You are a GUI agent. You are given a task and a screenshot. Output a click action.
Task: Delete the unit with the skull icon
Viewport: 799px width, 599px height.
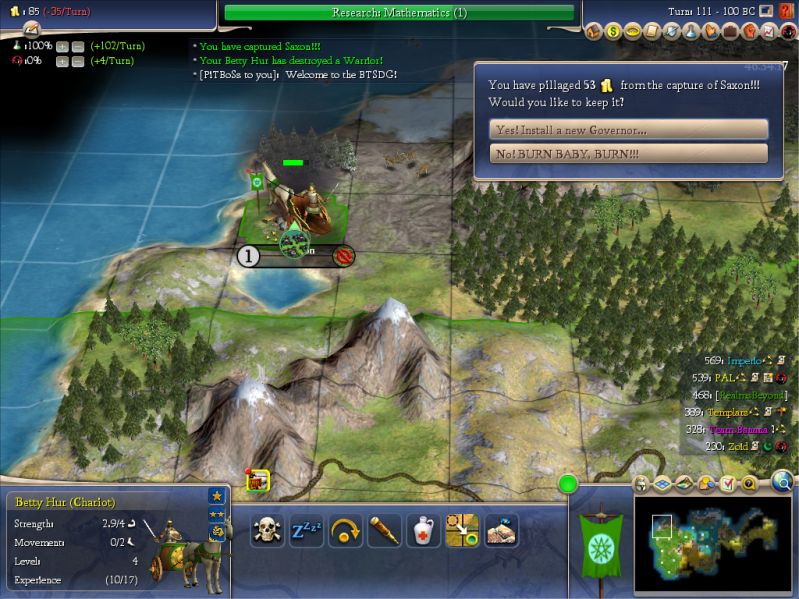(267, 530)
